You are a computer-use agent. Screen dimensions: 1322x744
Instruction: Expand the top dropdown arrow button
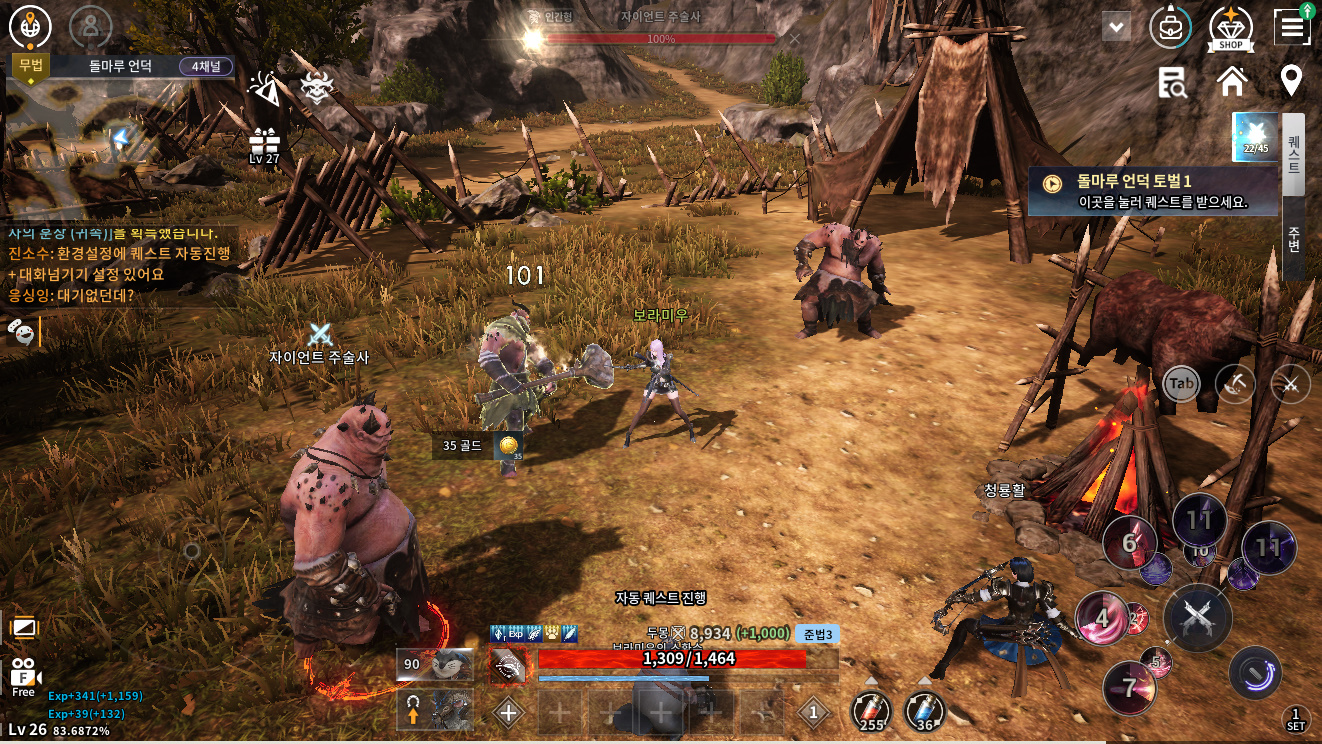point(1116,27)
